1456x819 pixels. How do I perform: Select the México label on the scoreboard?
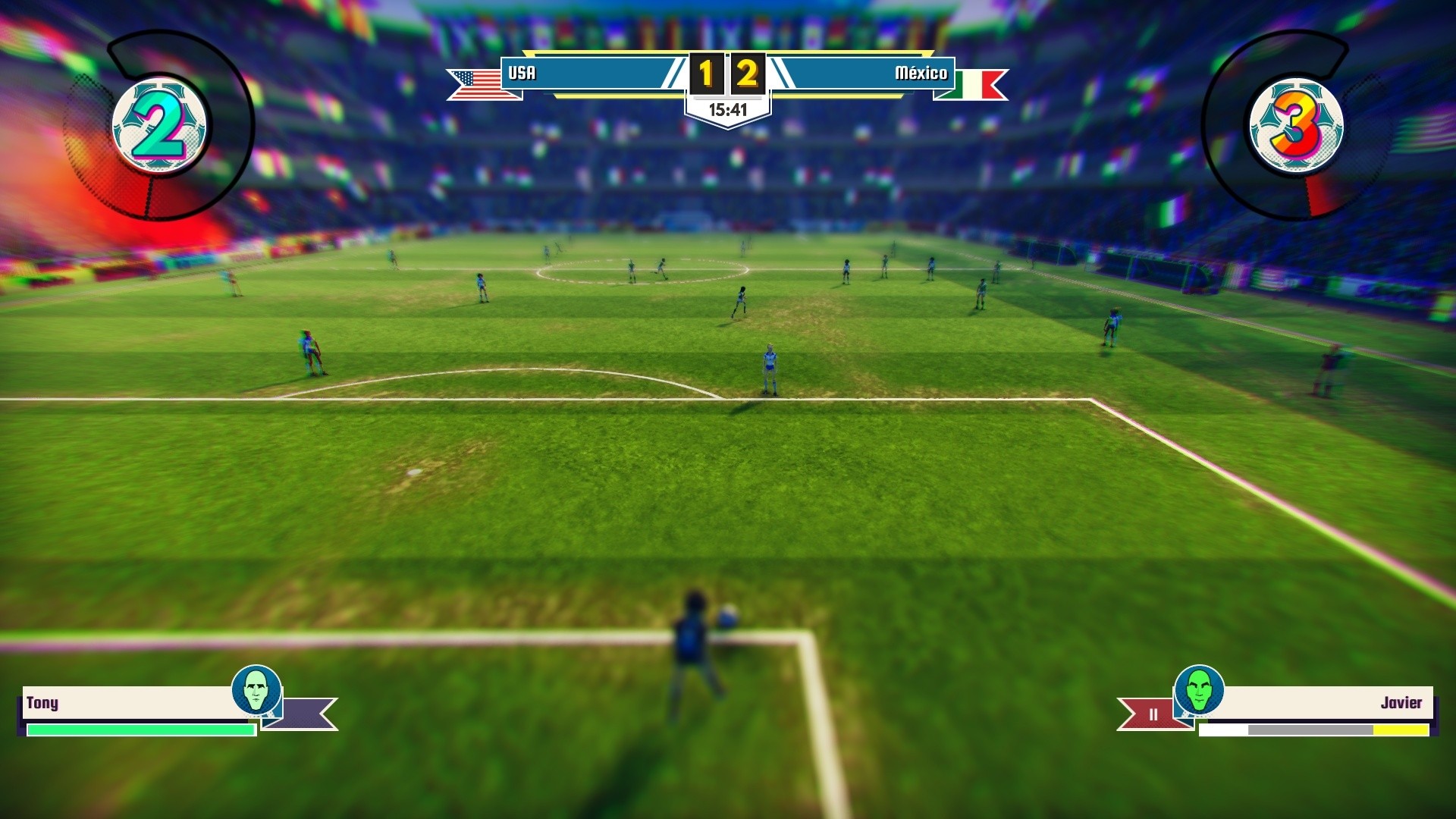pos(921,74)
